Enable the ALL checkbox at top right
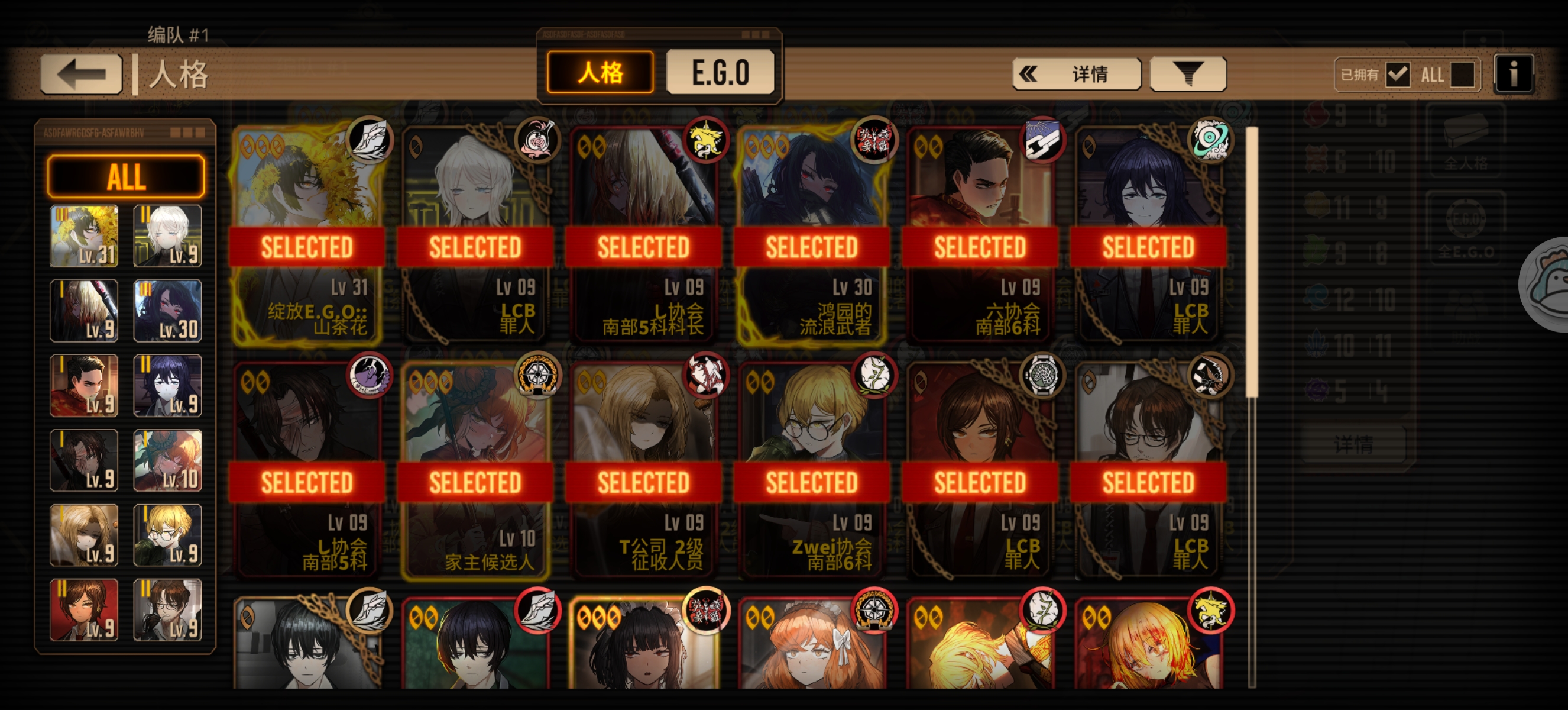 1463,75
